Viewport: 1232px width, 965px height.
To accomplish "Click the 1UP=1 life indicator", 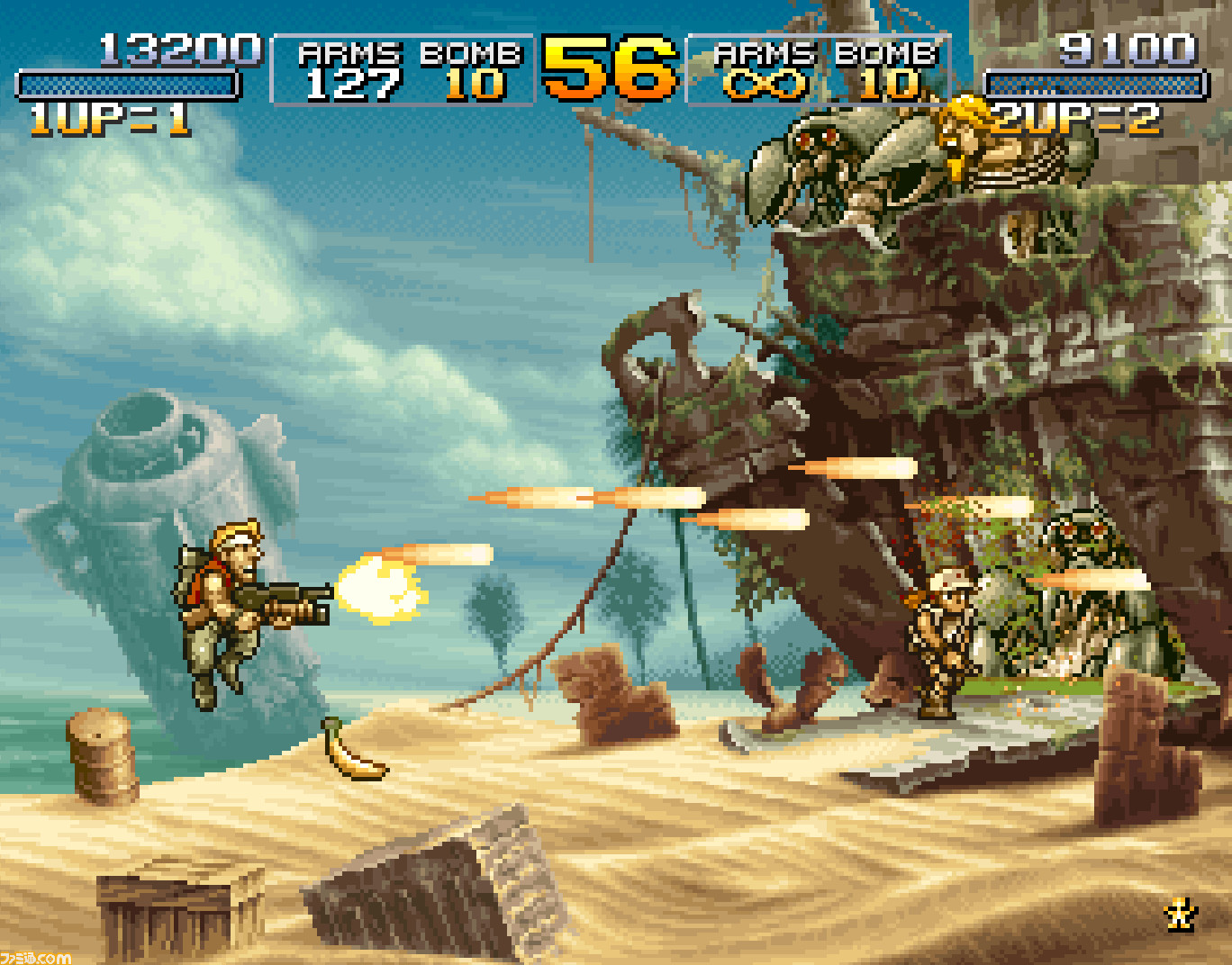I will click(x=108, y=117).
